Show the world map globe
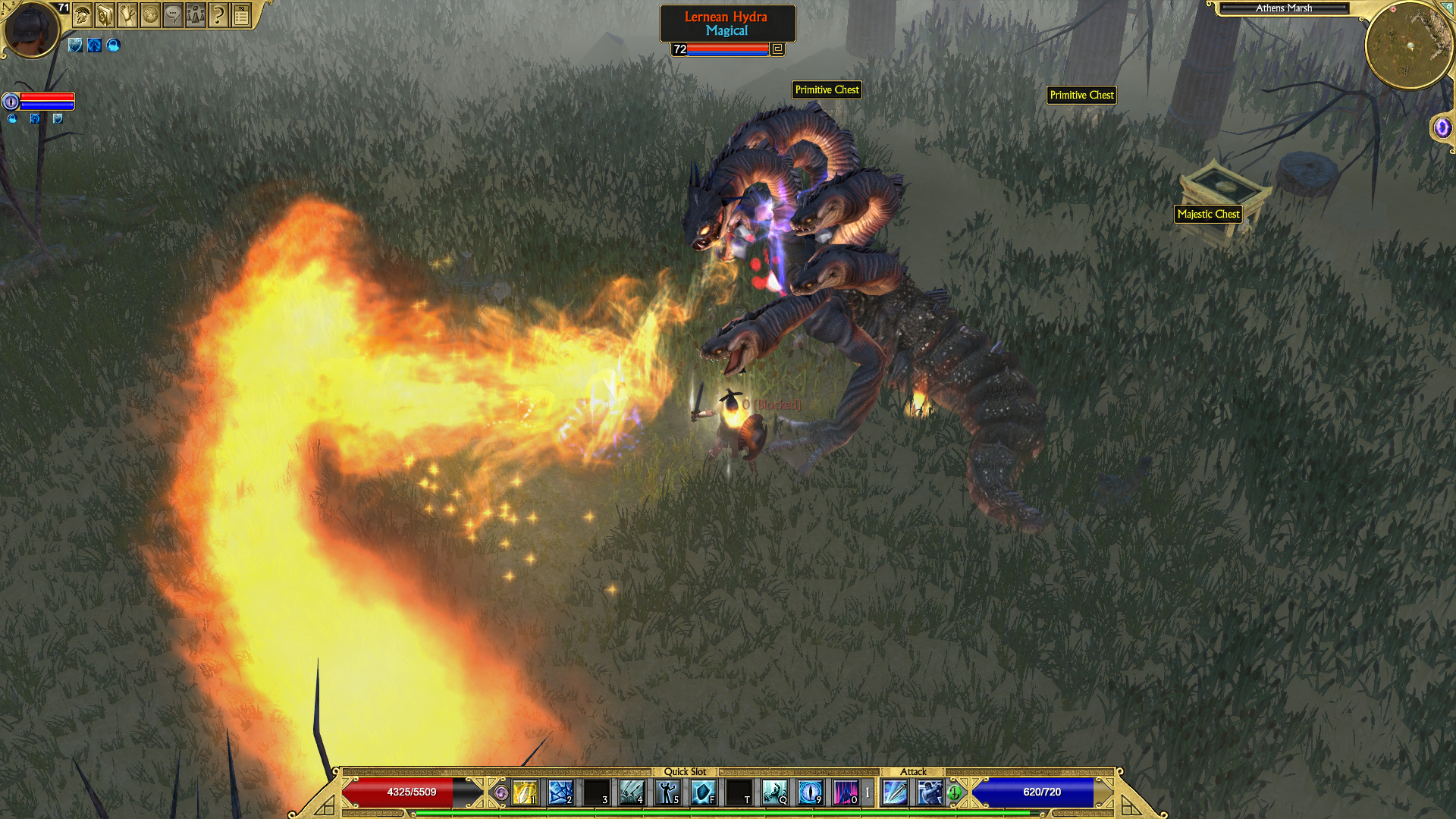Screen dimensions: 1456x819 coord(150,15)
